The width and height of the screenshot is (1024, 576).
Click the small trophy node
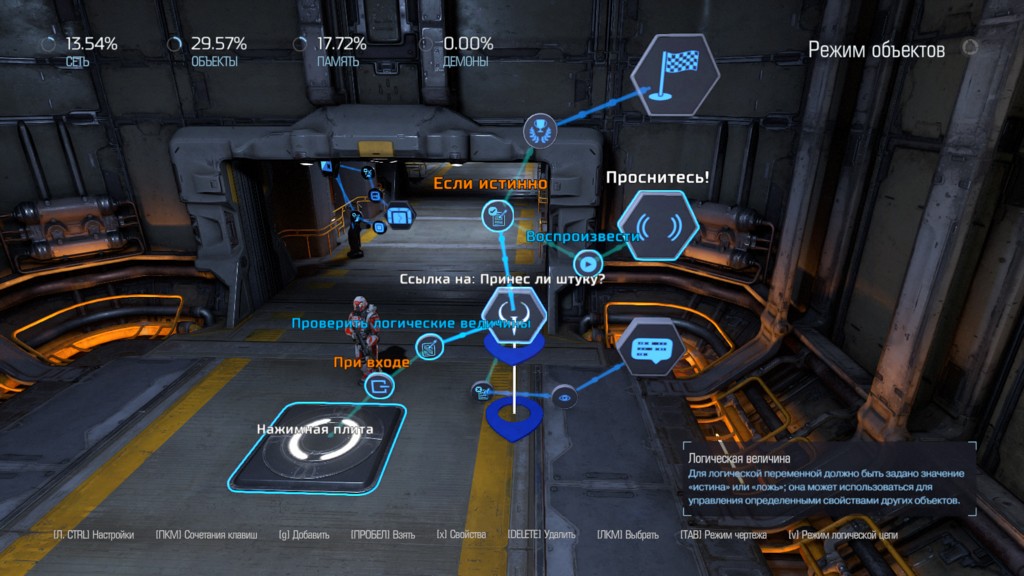537,127
